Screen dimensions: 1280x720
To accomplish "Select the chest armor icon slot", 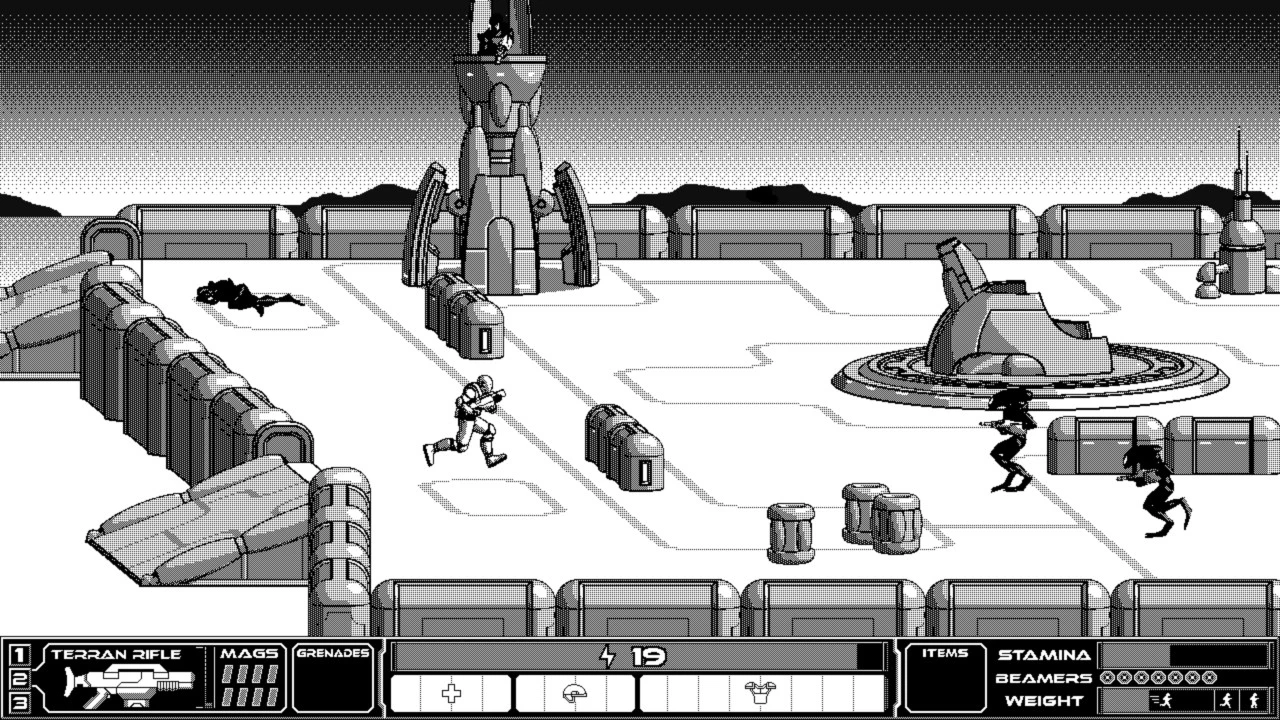I will pos(758,693).
